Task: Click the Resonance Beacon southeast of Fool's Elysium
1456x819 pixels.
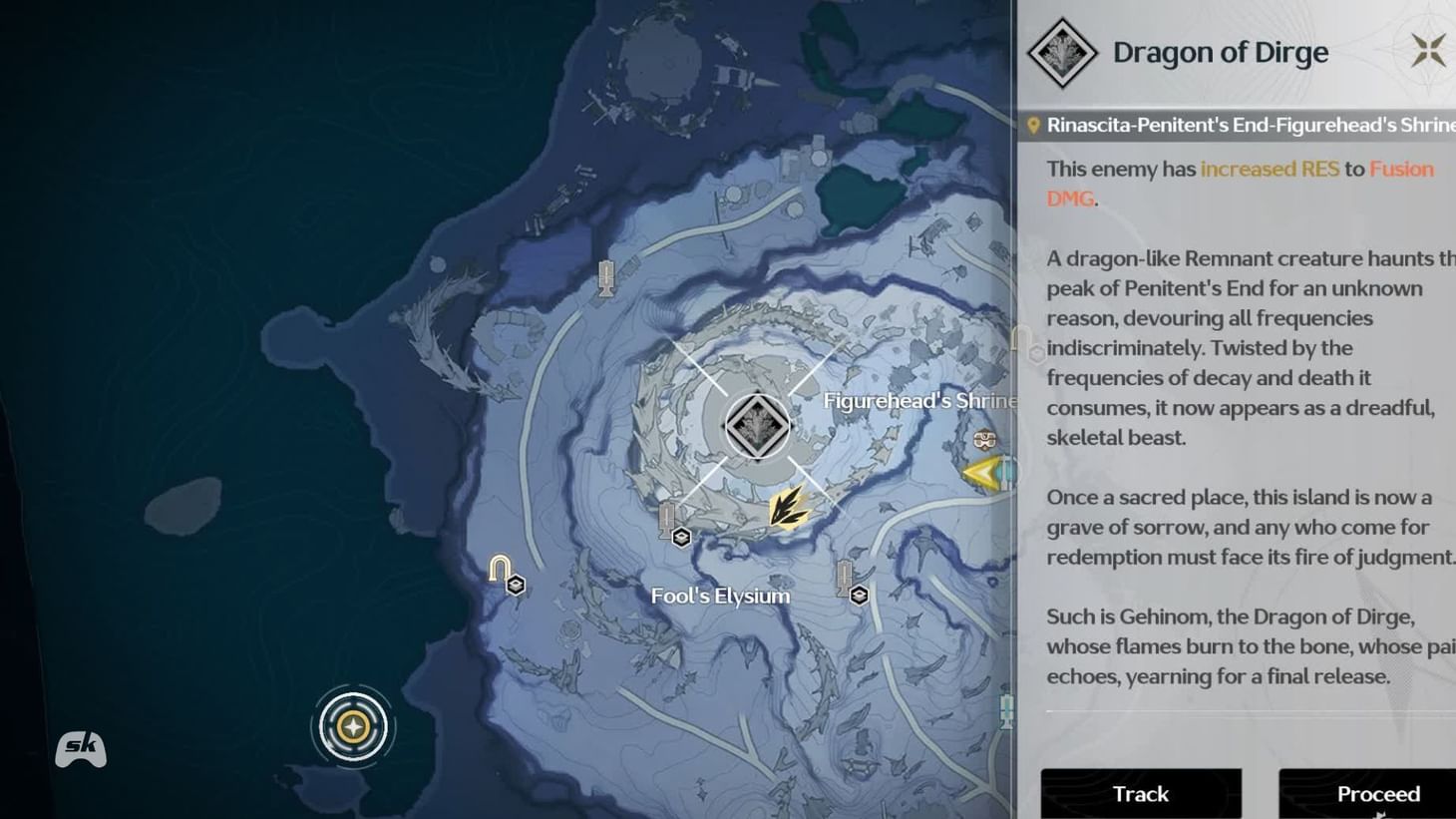Action: [846, 579]
